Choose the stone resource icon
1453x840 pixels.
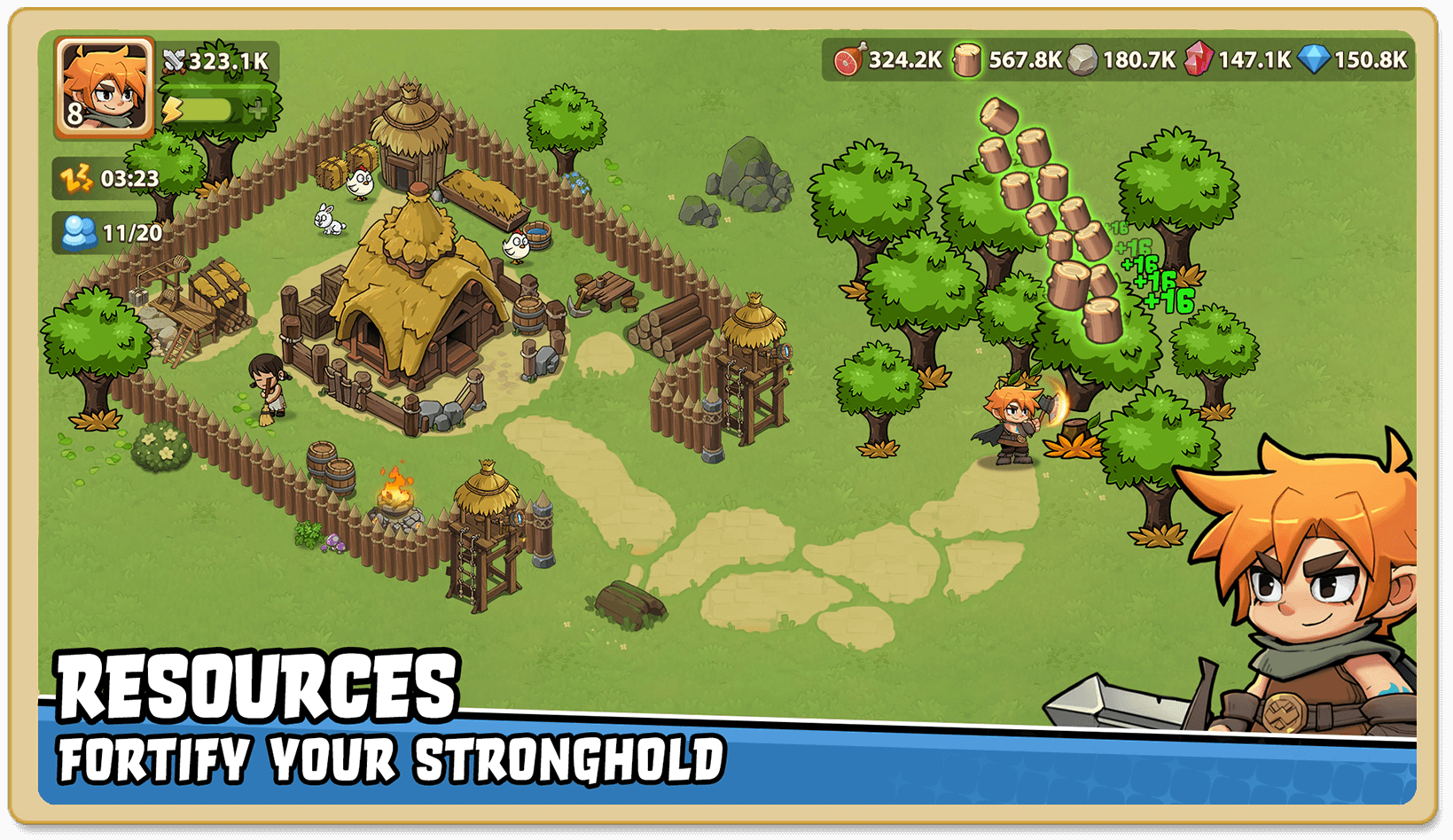coord(1082,59)
